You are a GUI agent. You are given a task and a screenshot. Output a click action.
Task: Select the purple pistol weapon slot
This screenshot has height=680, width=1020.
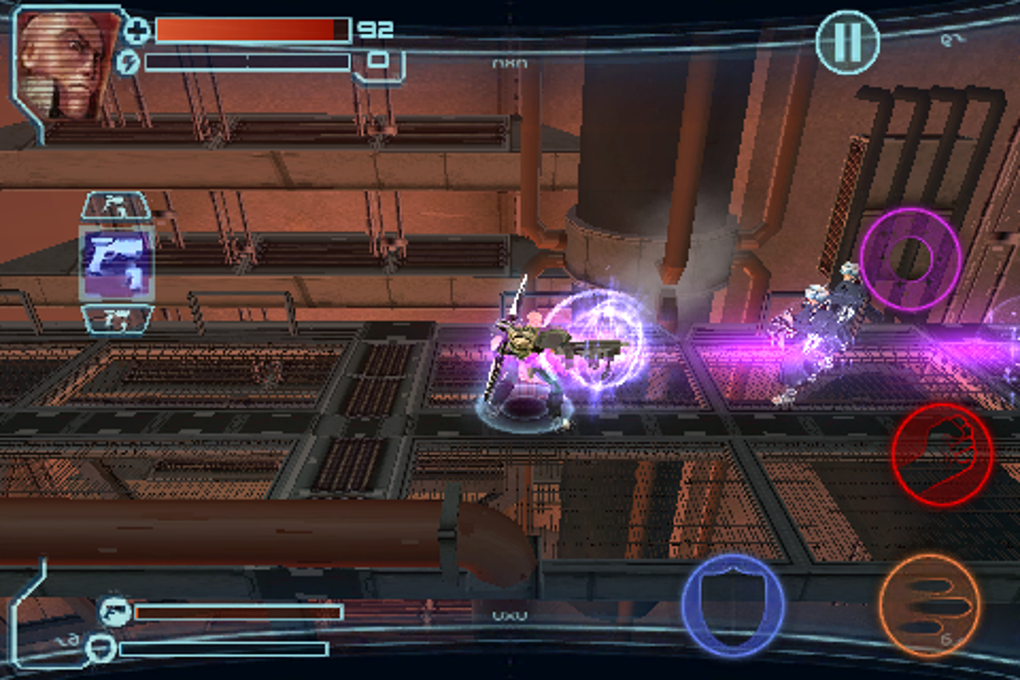click(117, 263)
